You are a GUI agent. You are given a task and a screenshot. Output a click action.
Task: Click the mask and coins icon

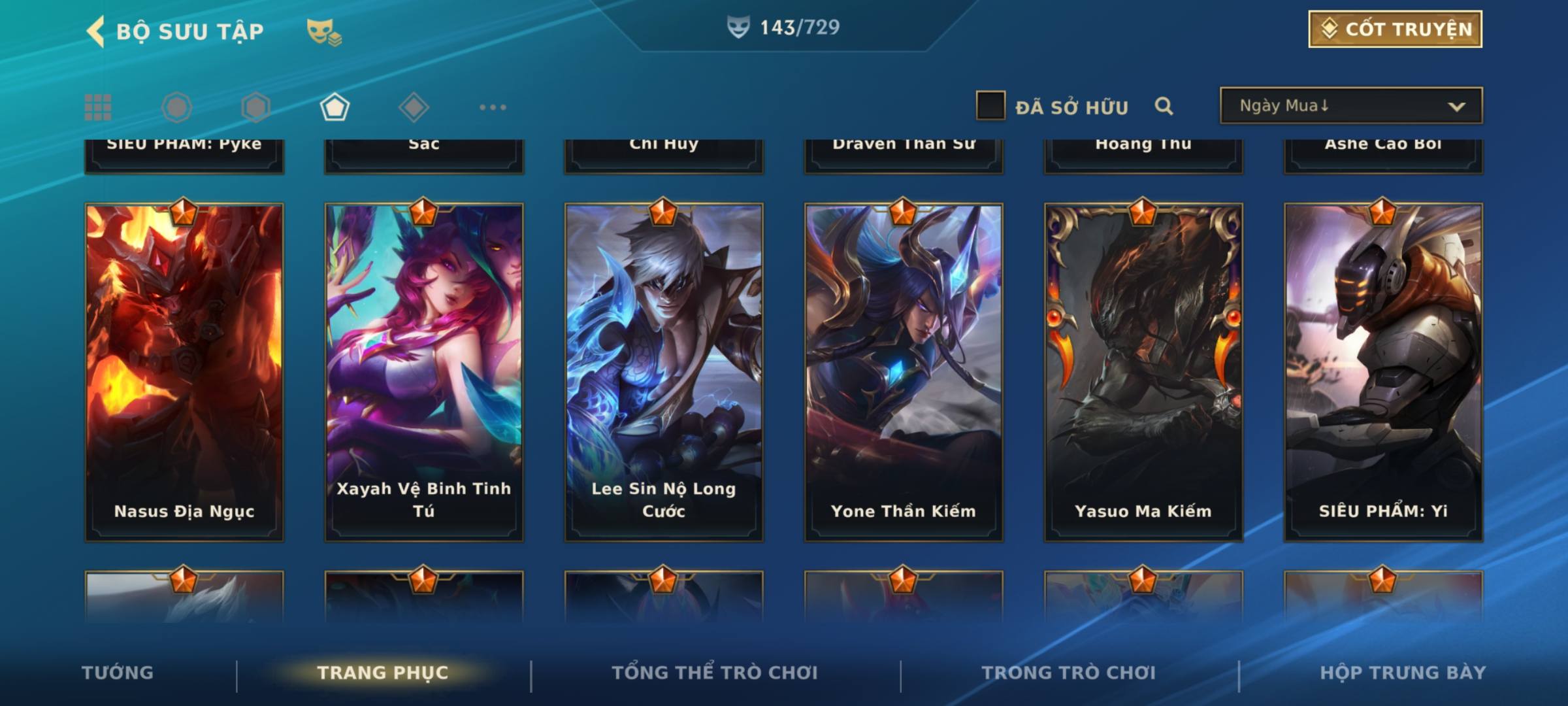pyautogui.click(x=324, y=31)
